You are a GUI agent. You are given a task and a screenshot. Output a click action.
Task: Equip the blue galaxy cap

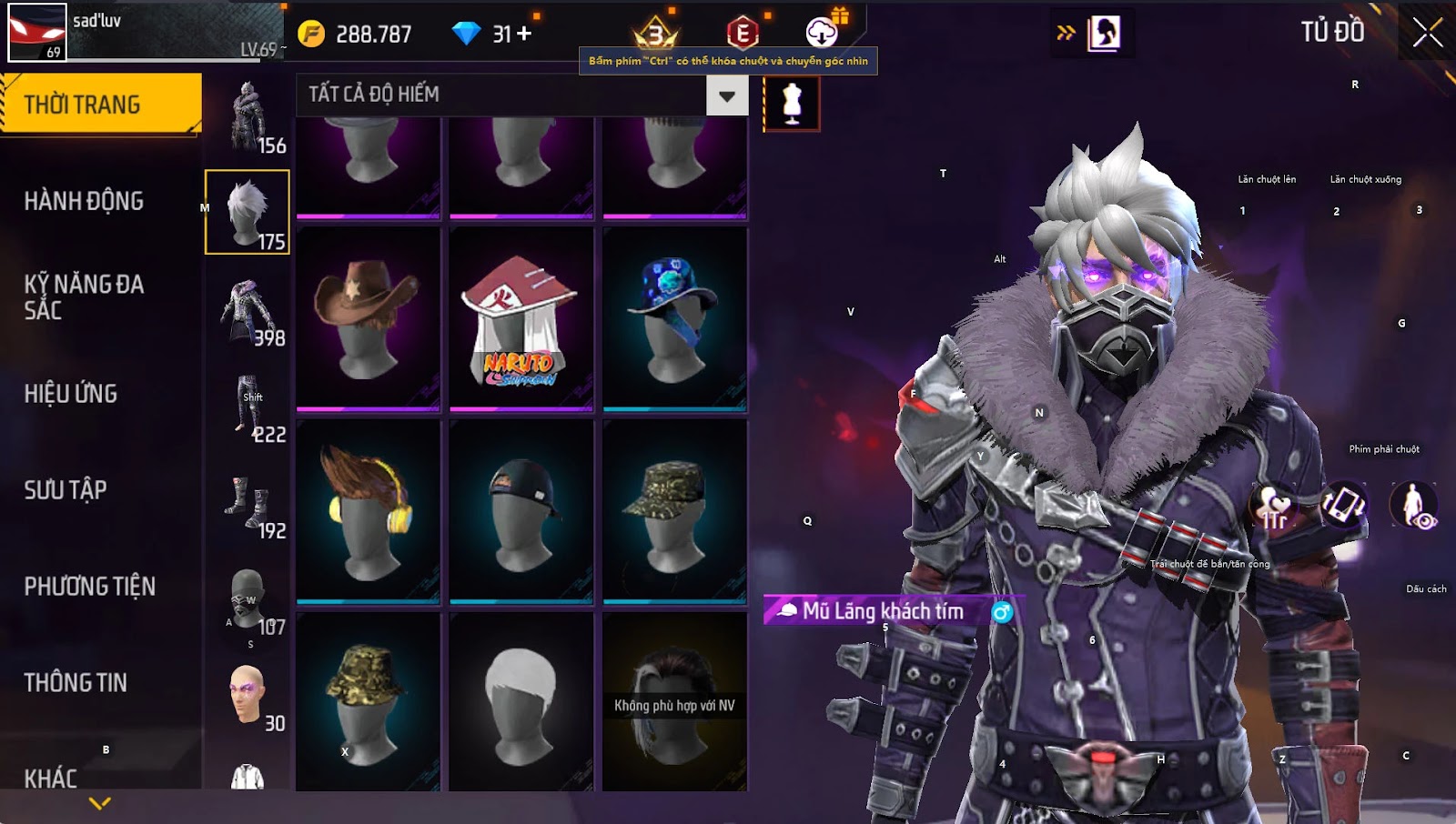coord(674,317)
